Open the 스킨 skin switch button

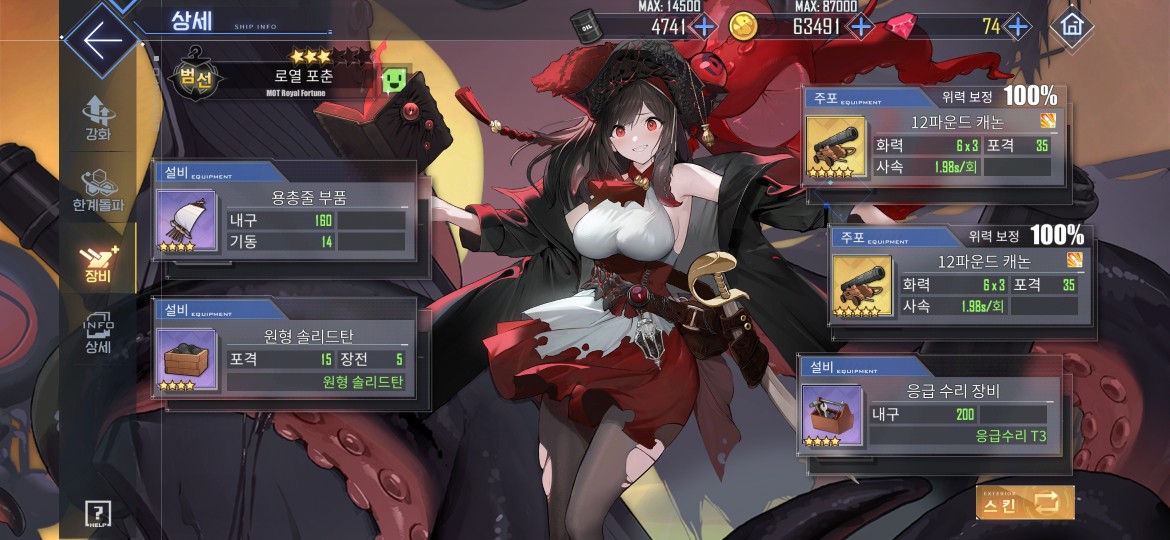[x=1025, y=502]
